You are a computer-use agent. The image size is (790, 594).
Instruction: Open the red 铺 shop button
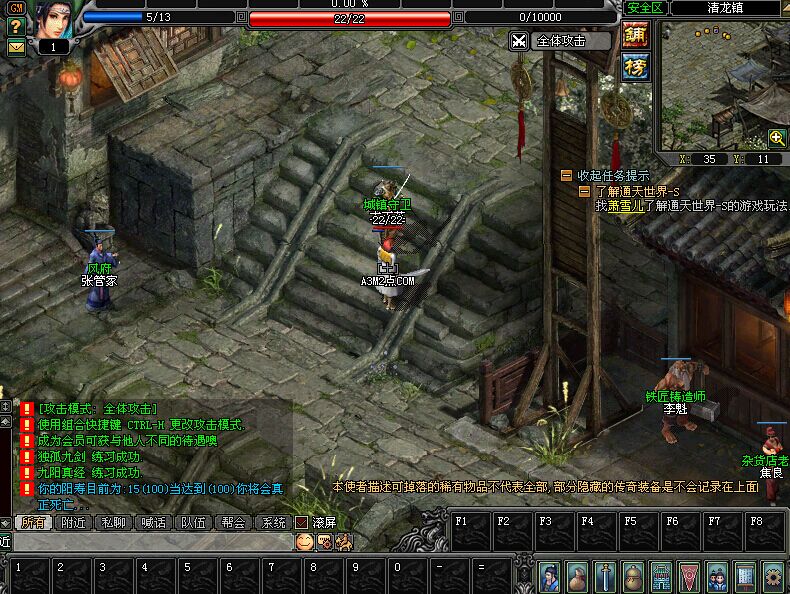[635, 35]
